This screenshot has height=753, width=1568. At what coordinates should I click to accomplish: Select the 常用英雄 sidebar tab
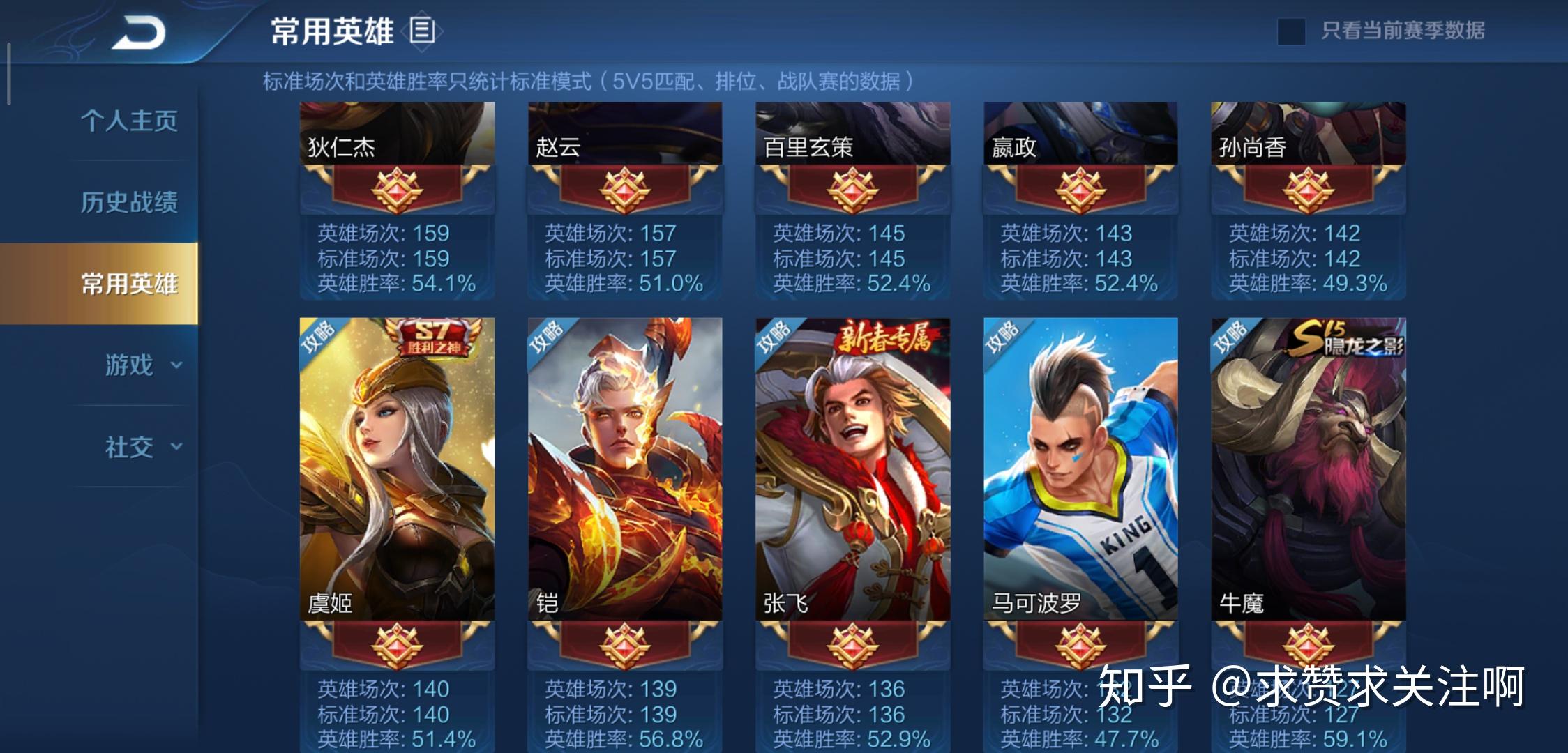pos(129,284)
